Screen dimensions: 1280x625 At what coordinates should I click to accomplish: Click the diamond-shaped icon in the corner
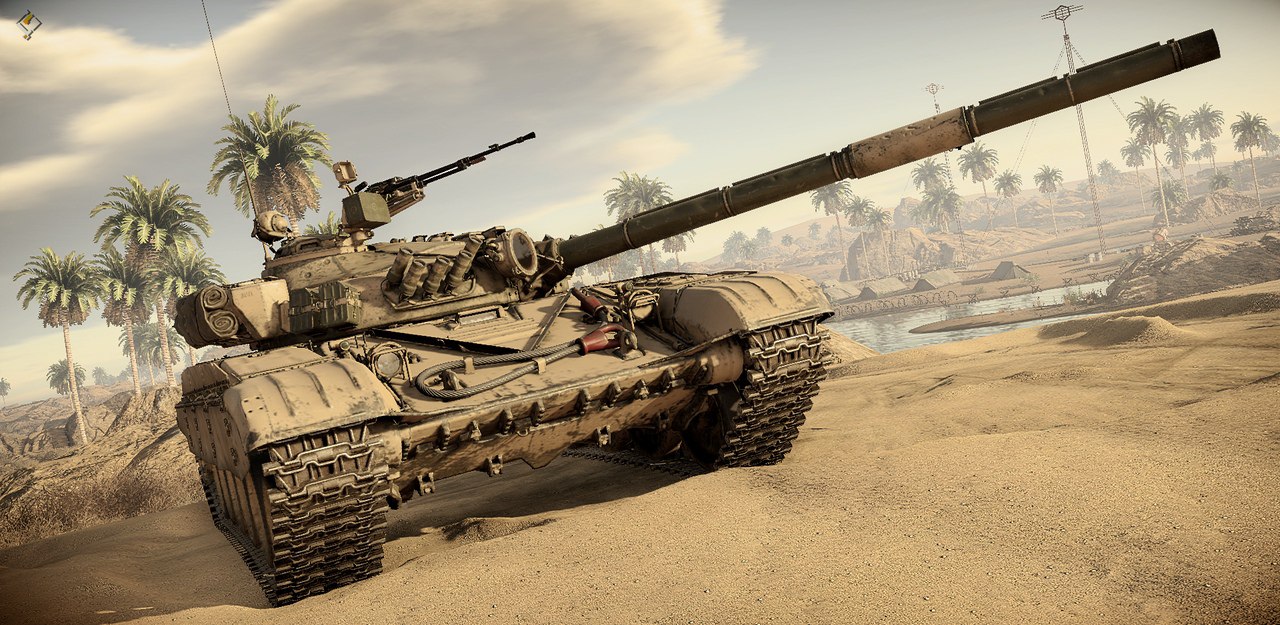(28, 24)
